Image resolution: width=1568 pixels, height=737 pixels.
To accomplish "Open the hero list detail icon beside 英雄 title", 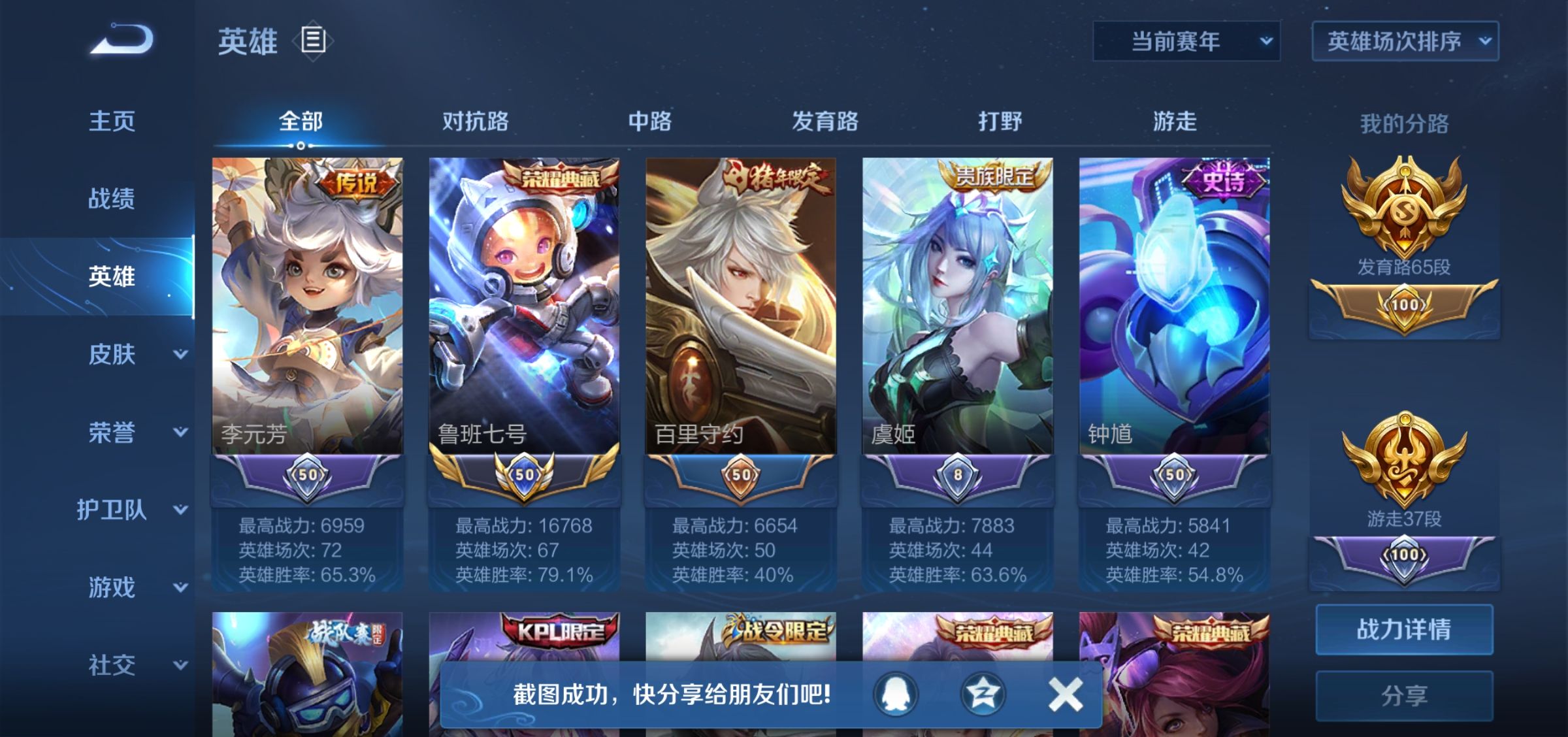I will [312, 41].
